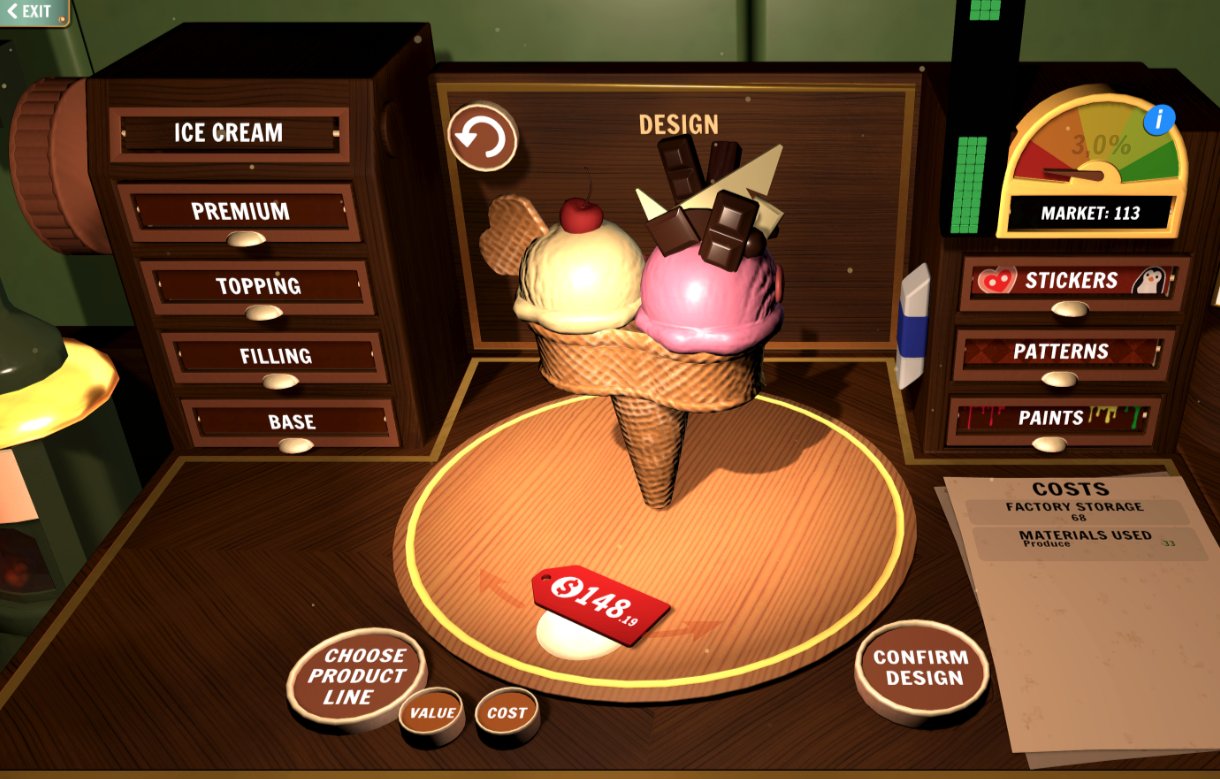Select the Value button
Screen dimensions: 1220x779
click(432, 714)
